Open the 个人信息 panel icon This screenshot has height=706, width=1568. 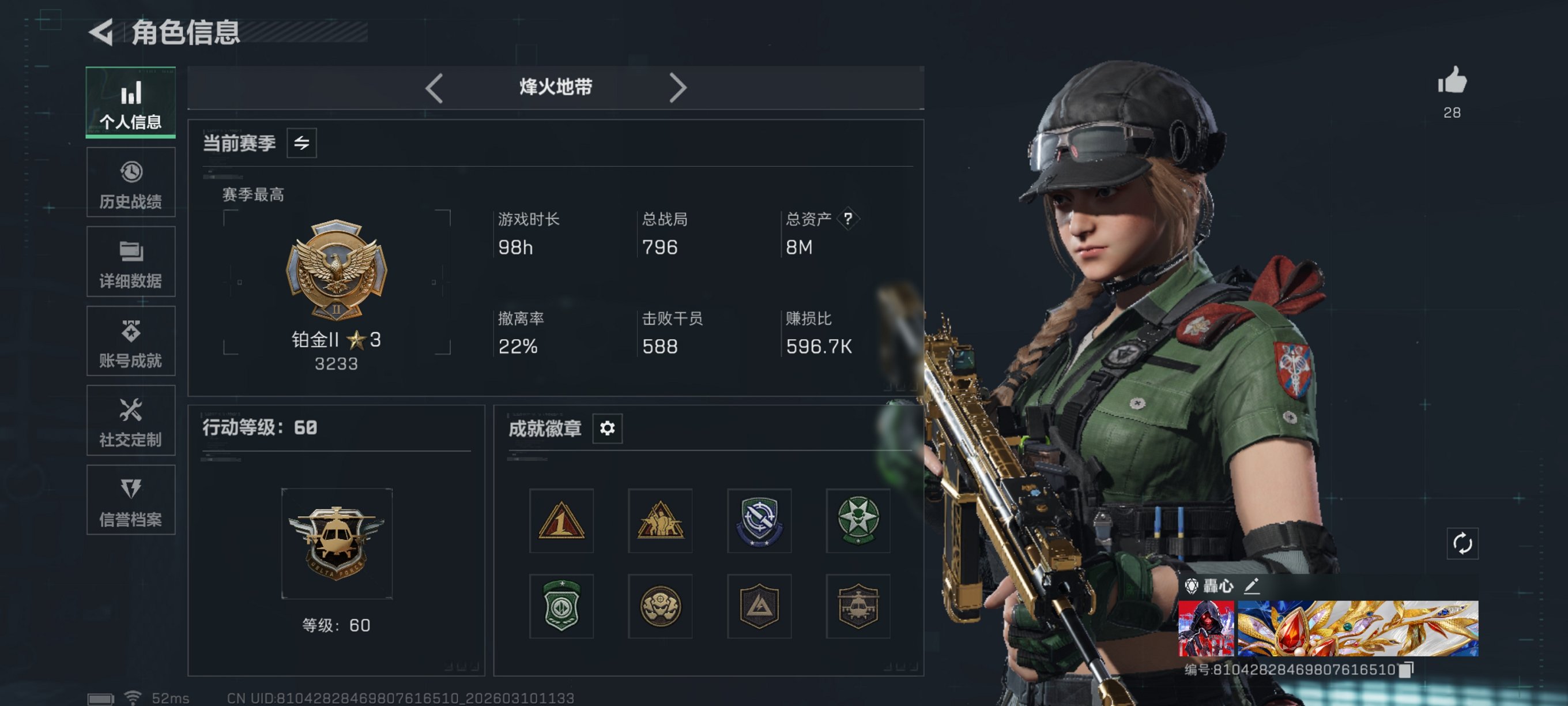pyautogui.click(x=130, y=93)
